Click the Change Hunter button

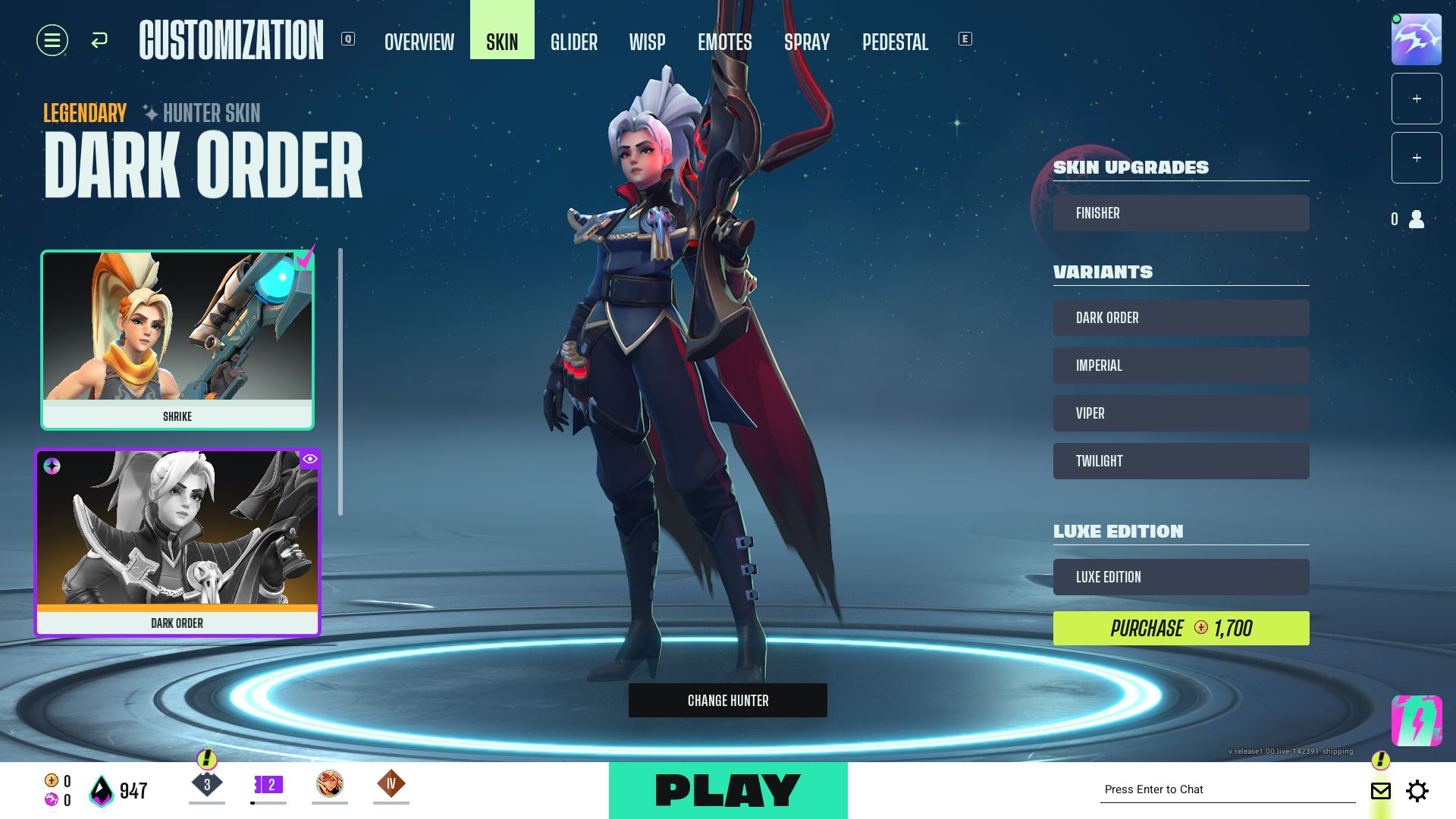click(727, 700)
